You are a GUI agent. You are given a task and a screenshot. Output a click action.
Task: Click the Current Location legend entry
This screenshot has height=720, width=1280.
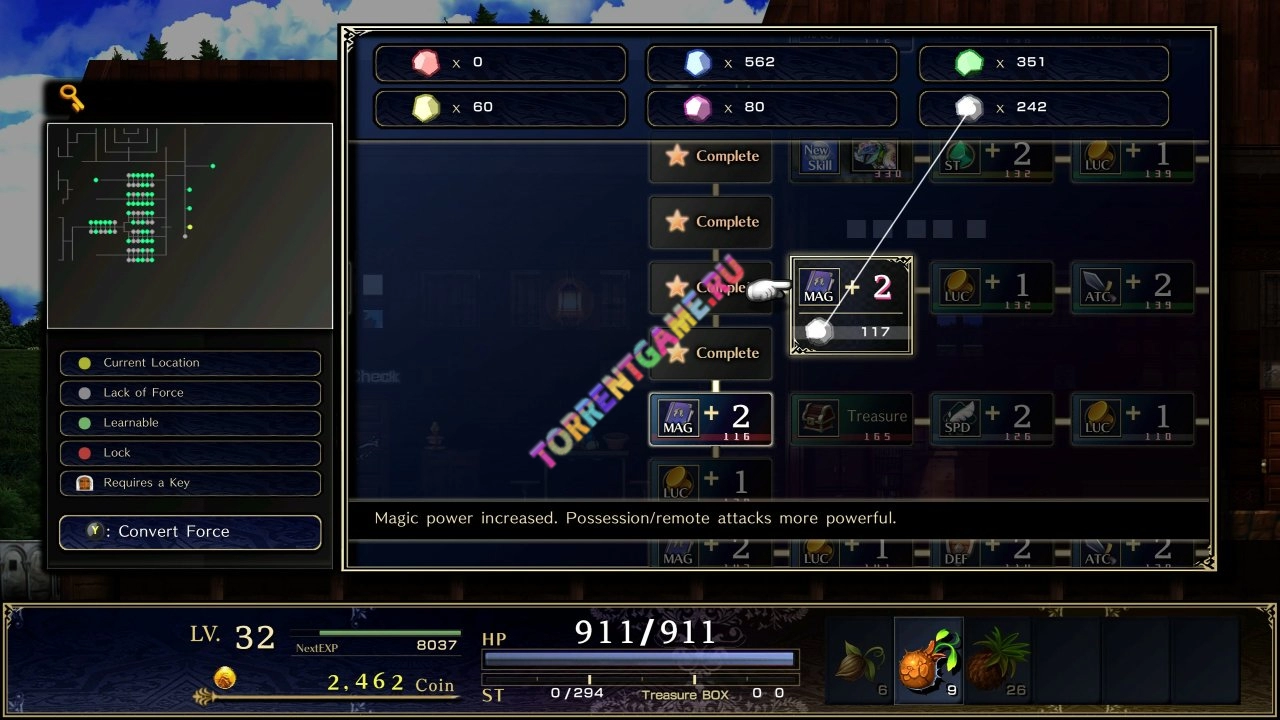click(x=190, y=363)
